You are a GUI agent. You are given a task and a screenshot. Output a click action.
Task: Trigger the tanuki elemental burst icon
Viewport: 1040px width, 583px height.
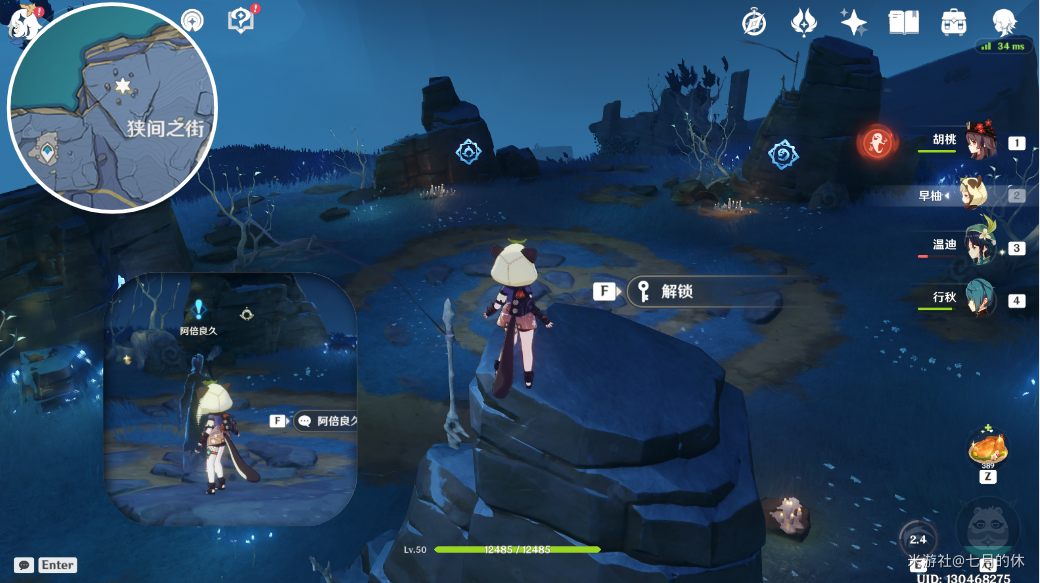pyautogui.click(x=987, y=527)
